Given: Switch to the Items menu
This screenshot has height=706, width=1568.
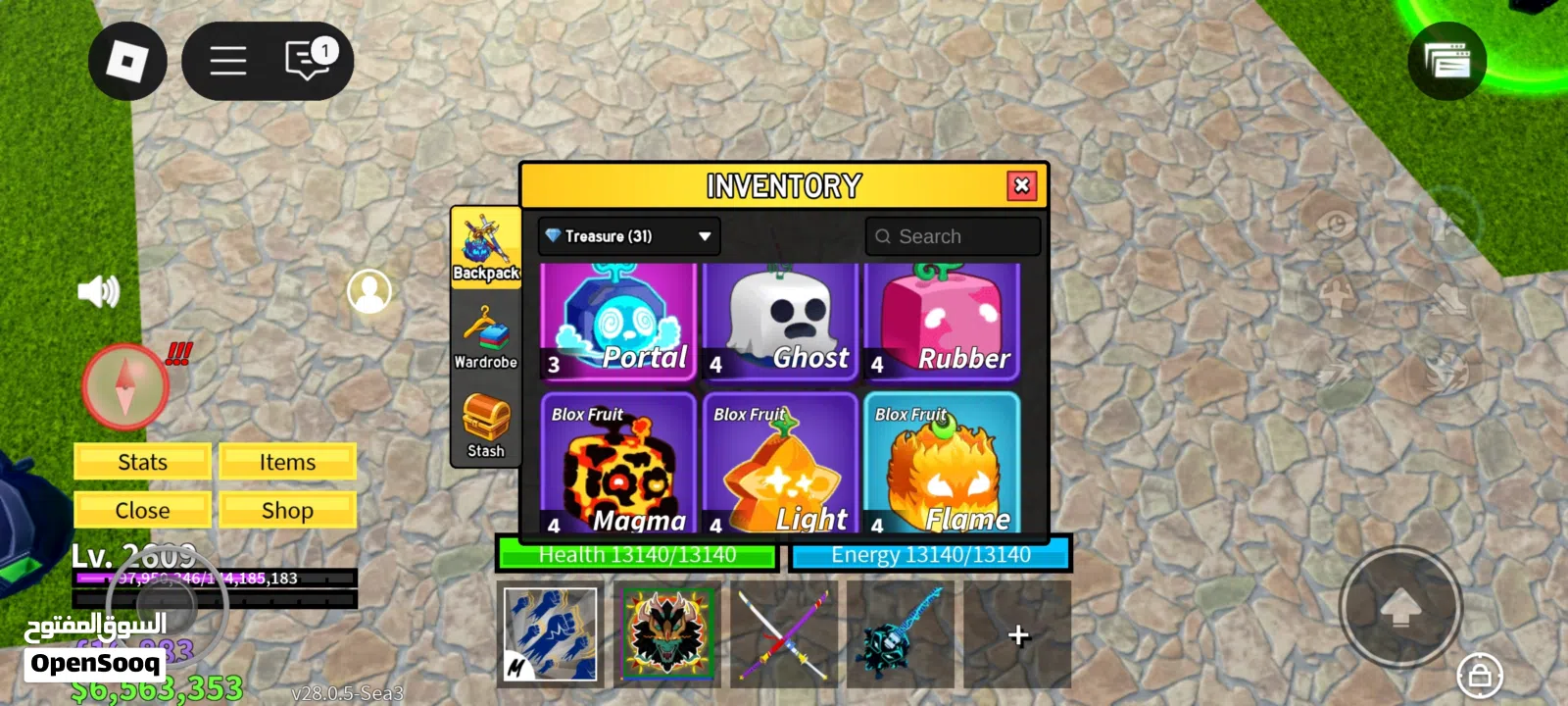Looking at the screenshot, I should (287, 461).
